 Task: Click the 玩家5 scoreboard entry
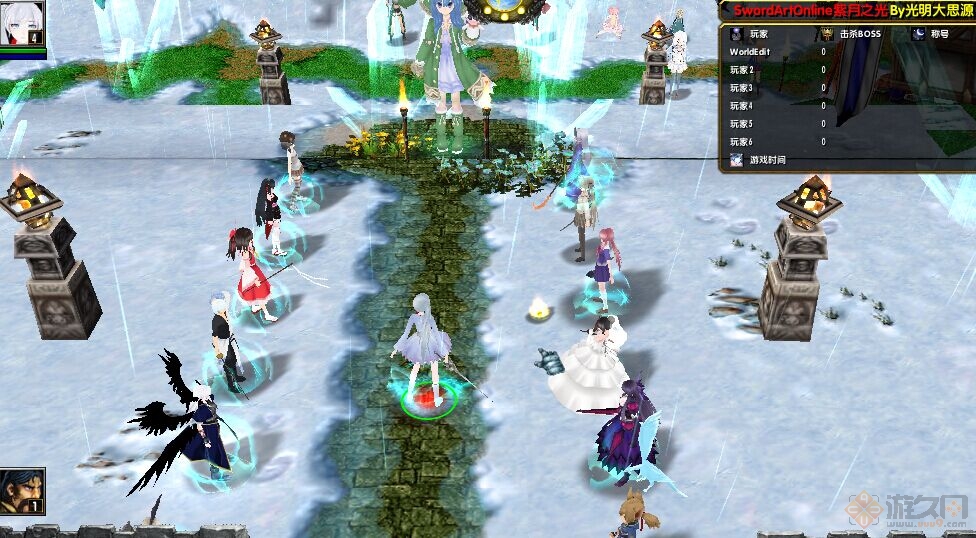742,124
